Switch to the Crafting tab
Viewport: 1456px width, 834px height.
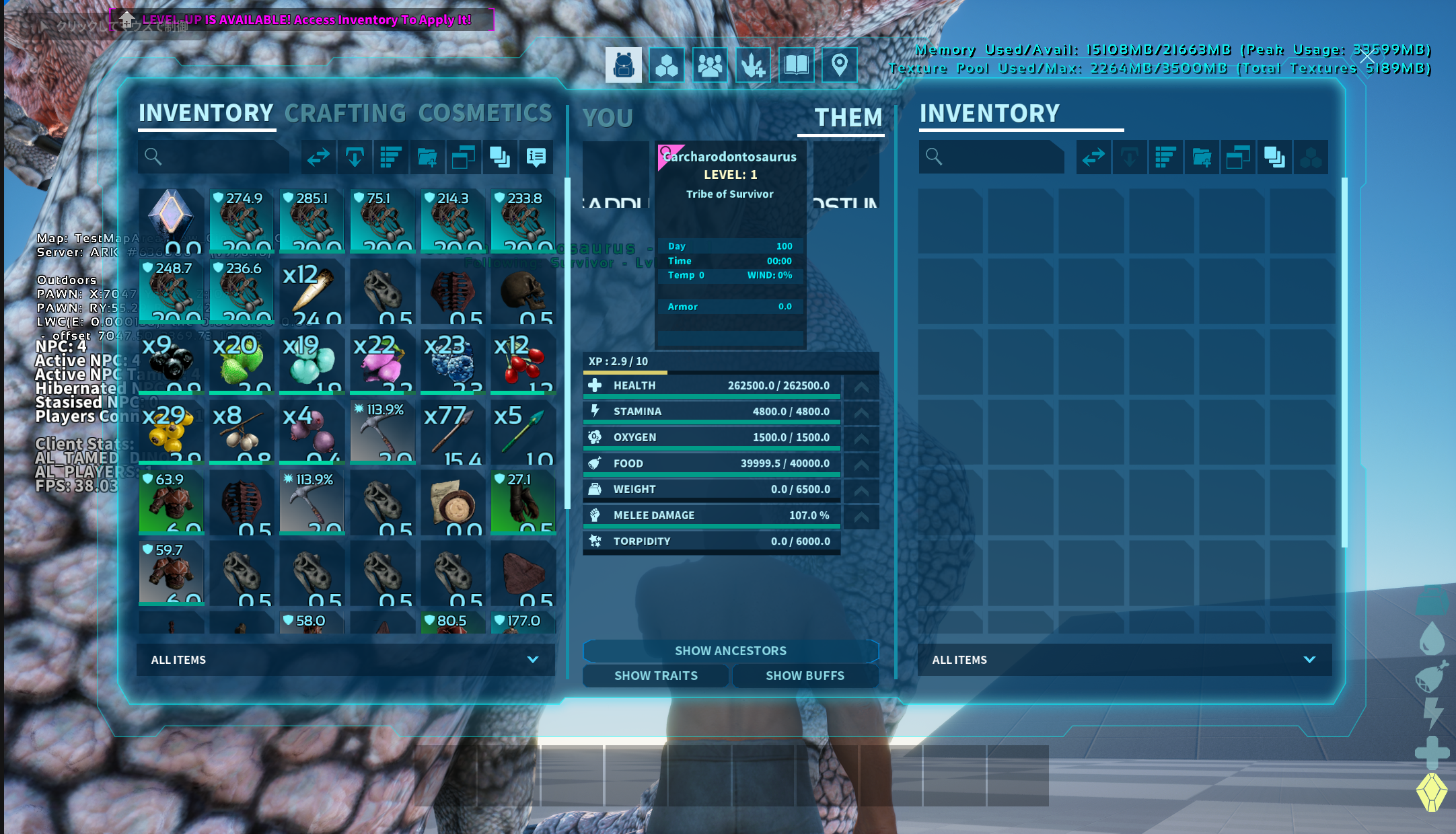(x=345, y=114)
